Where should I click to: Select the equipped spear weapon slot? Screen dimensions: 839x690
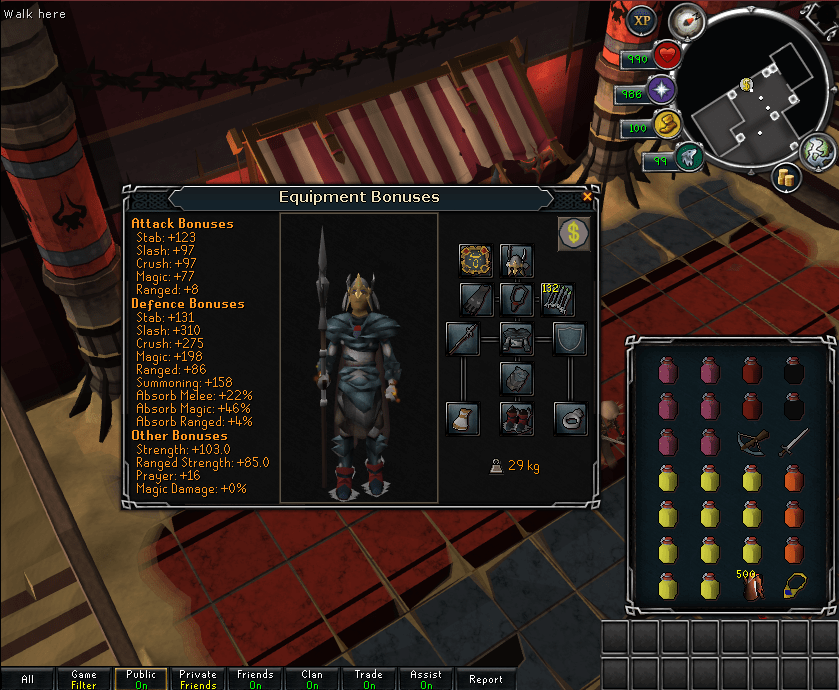(463, 339)
